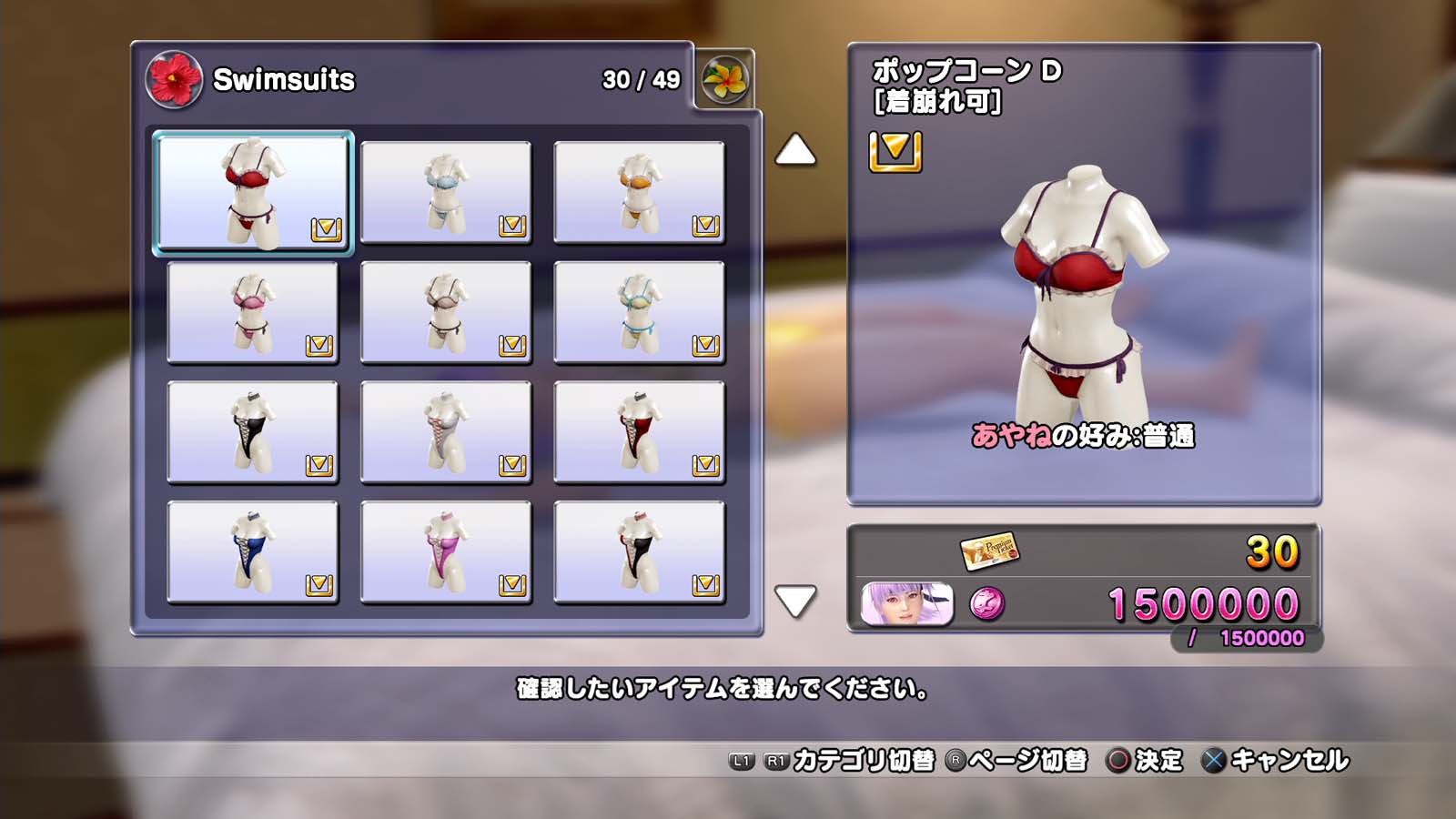The image size is (1456, 819).
Task: Pick the pink lace-up one-piece swimsuit
Action: click(x=446, y=552)
